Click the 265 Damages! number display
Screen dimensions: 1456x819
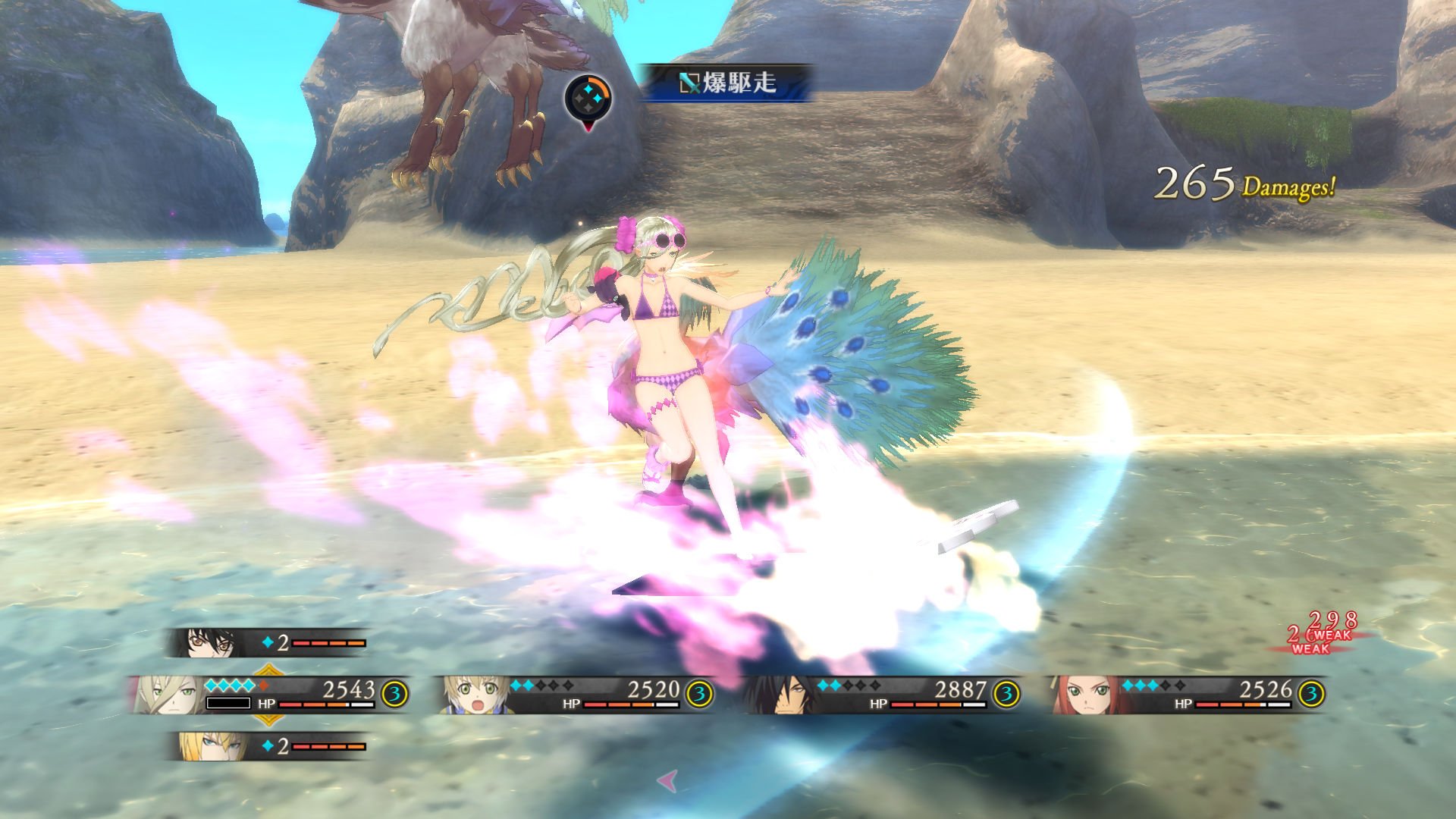[x=1244, y=182]
